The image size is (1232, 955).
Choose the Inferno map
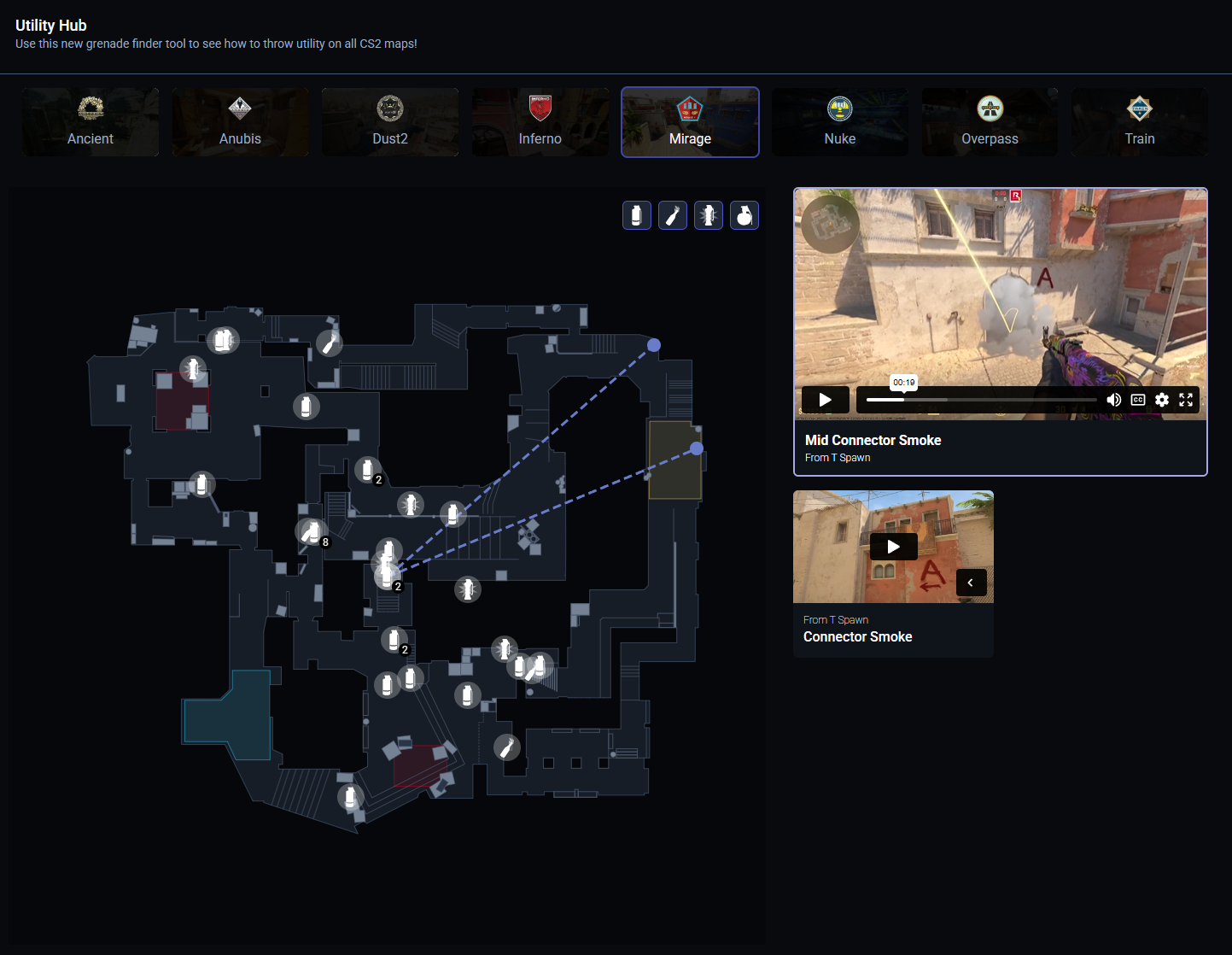(540, 122)
